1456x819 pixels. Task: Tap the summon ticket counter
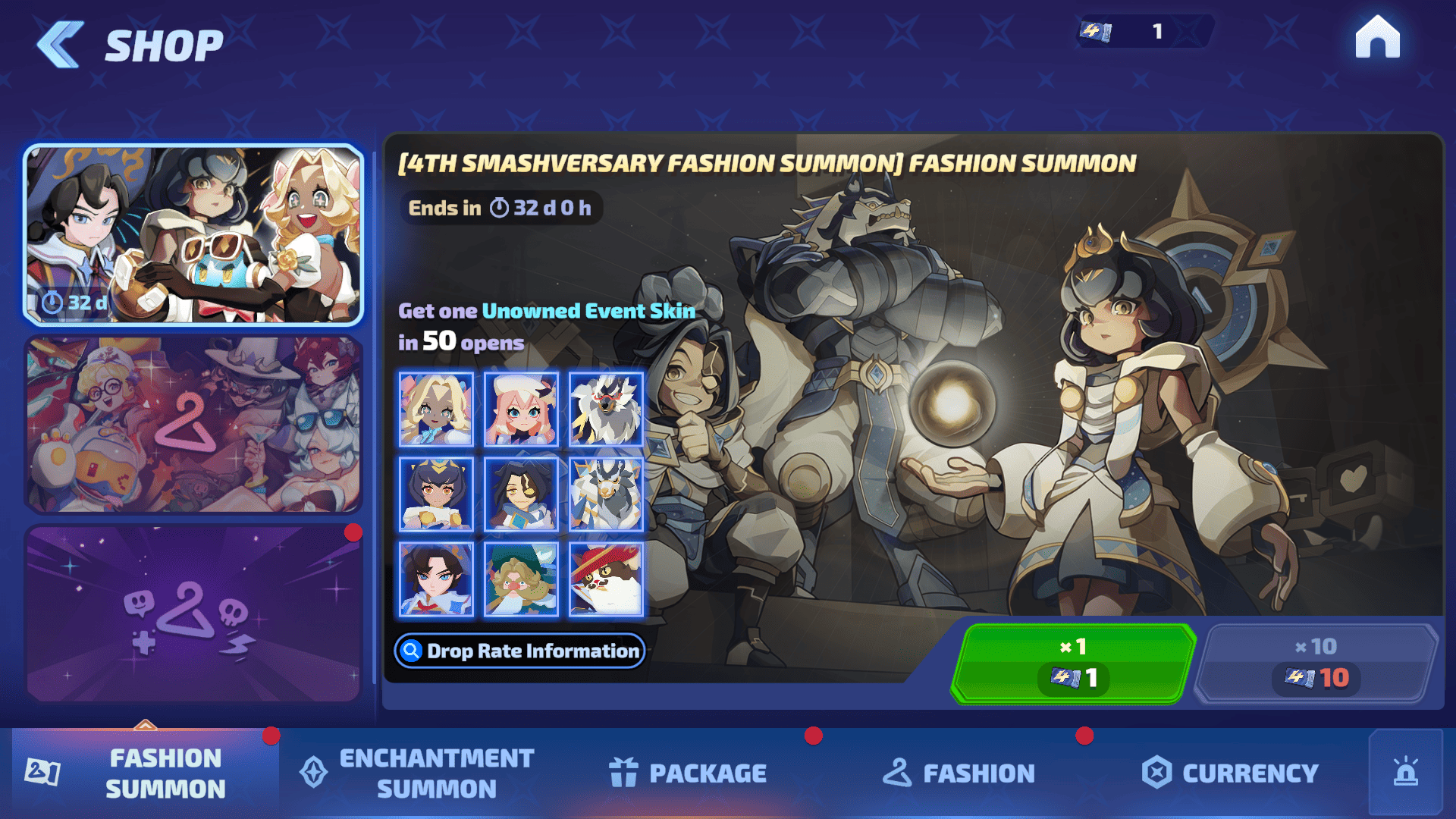[x=1144, y=31]
